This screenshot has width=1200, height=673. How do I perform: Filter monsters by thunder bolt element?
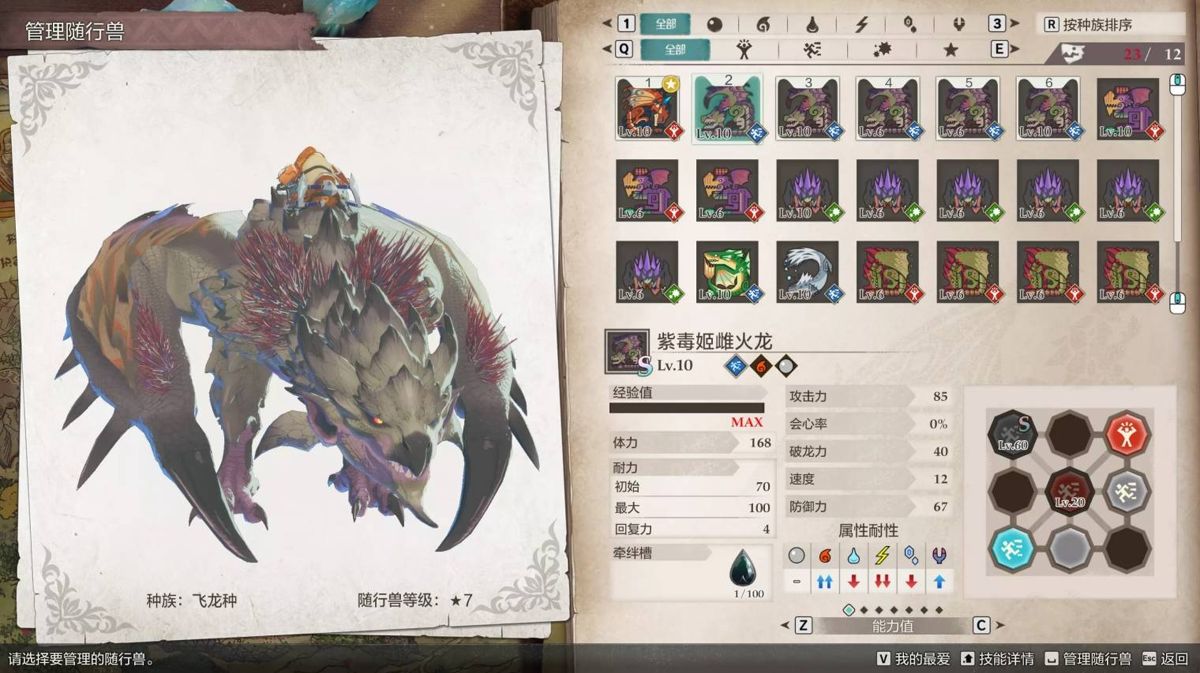click(860, 24)
